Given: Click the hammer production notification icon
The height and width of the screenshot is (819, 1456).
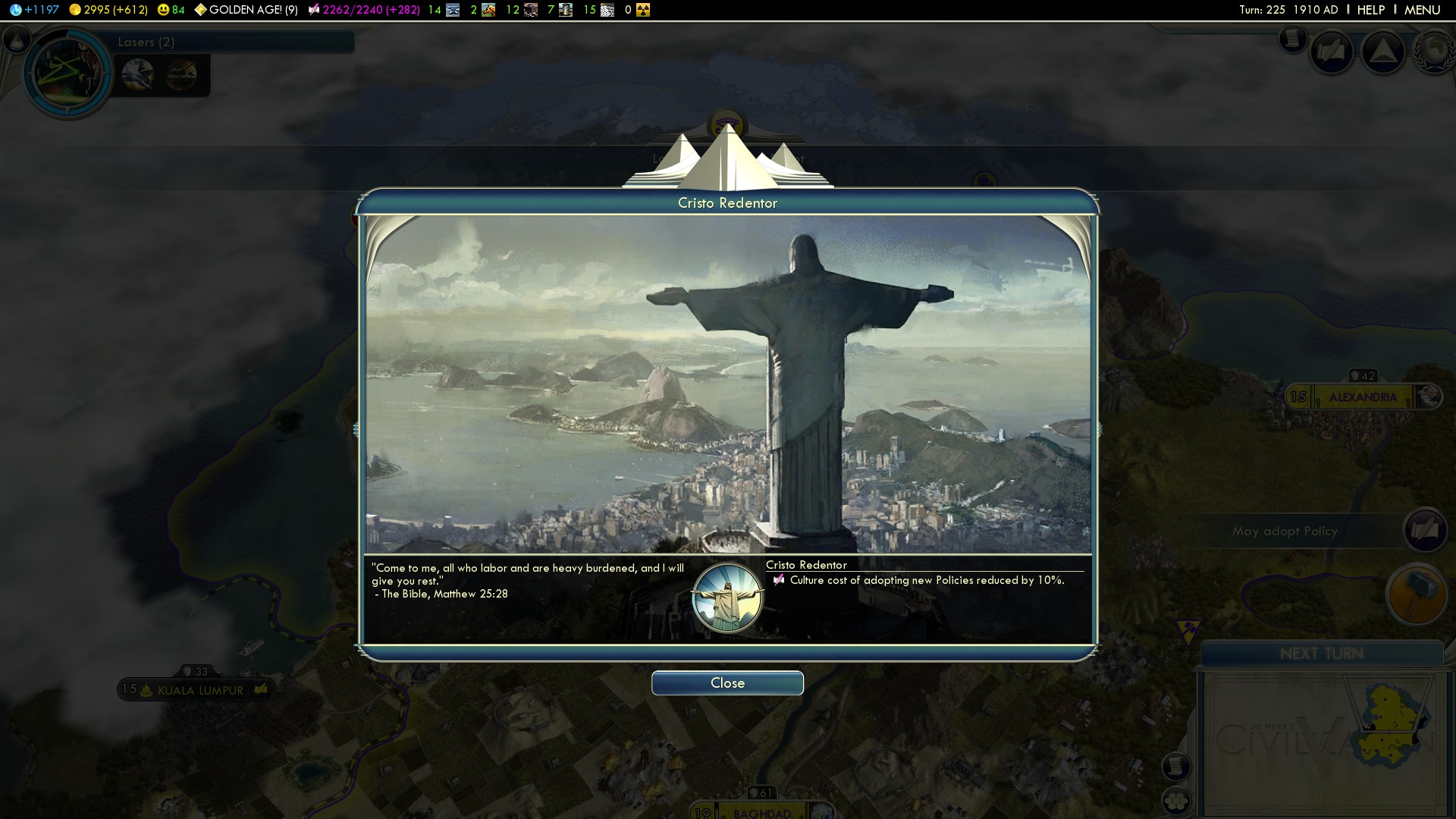Looking at the screenshot, I should [x=1416, y=594].
